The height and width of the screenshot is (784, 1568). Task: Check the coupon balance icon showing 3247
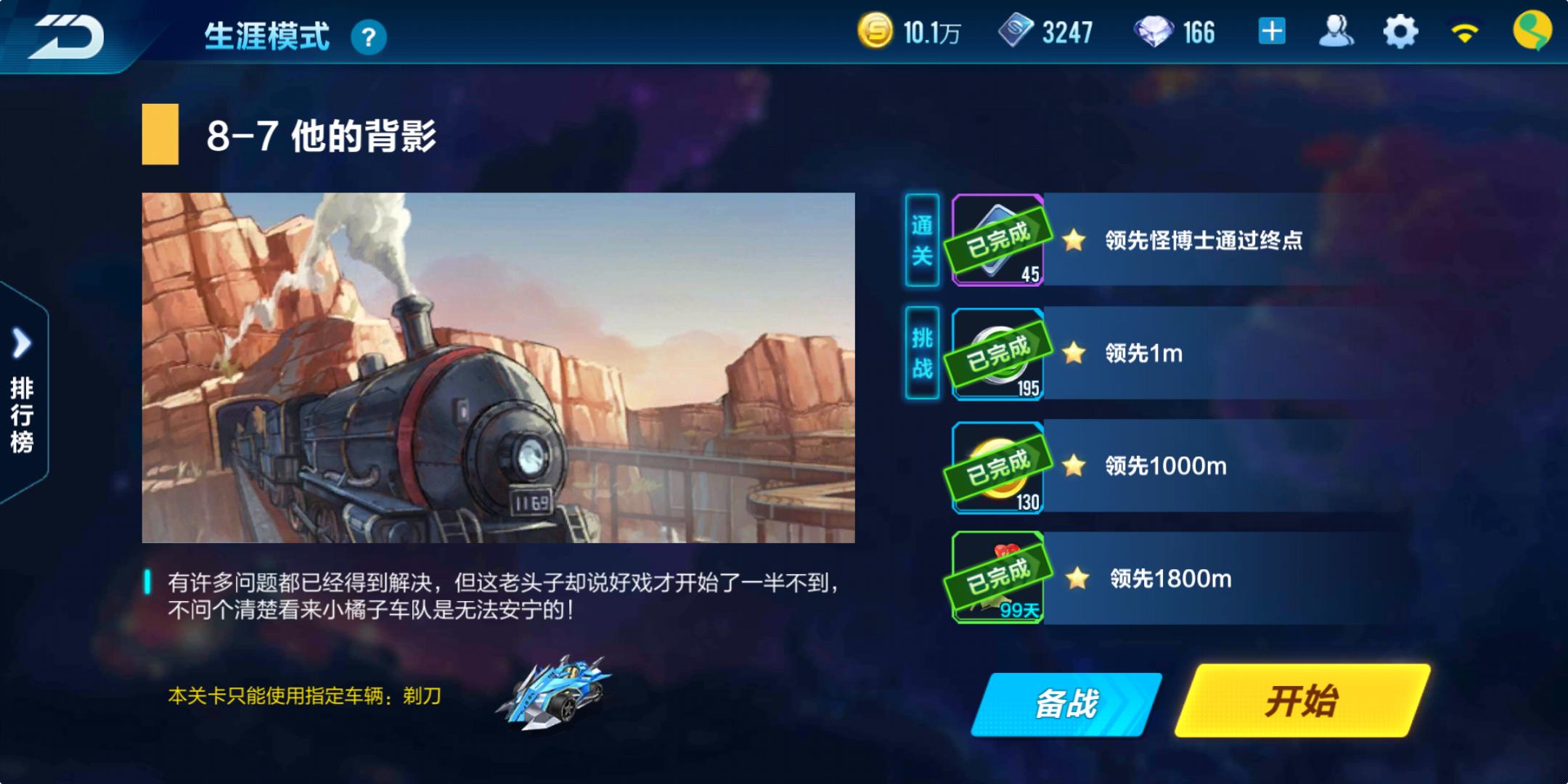pos(1016,31)
